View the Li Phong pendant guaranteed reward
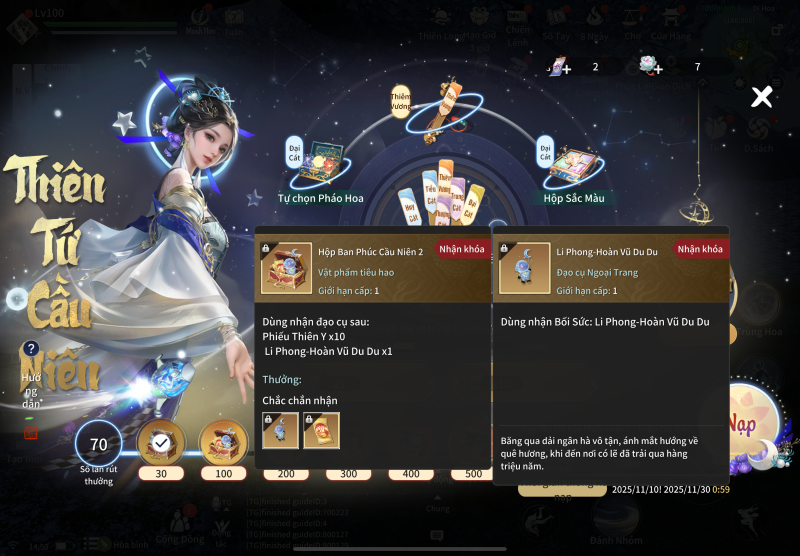 pos(280,430)
